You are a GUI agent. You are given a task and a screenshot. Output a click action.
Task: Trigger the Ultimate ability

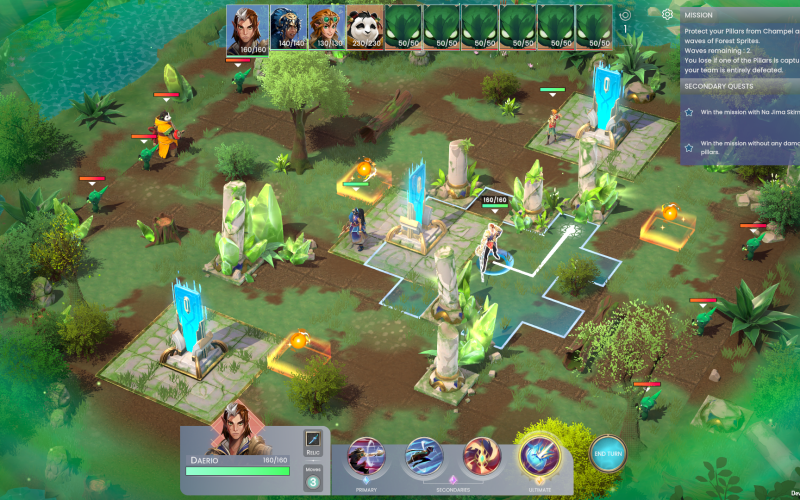[539, 457]
